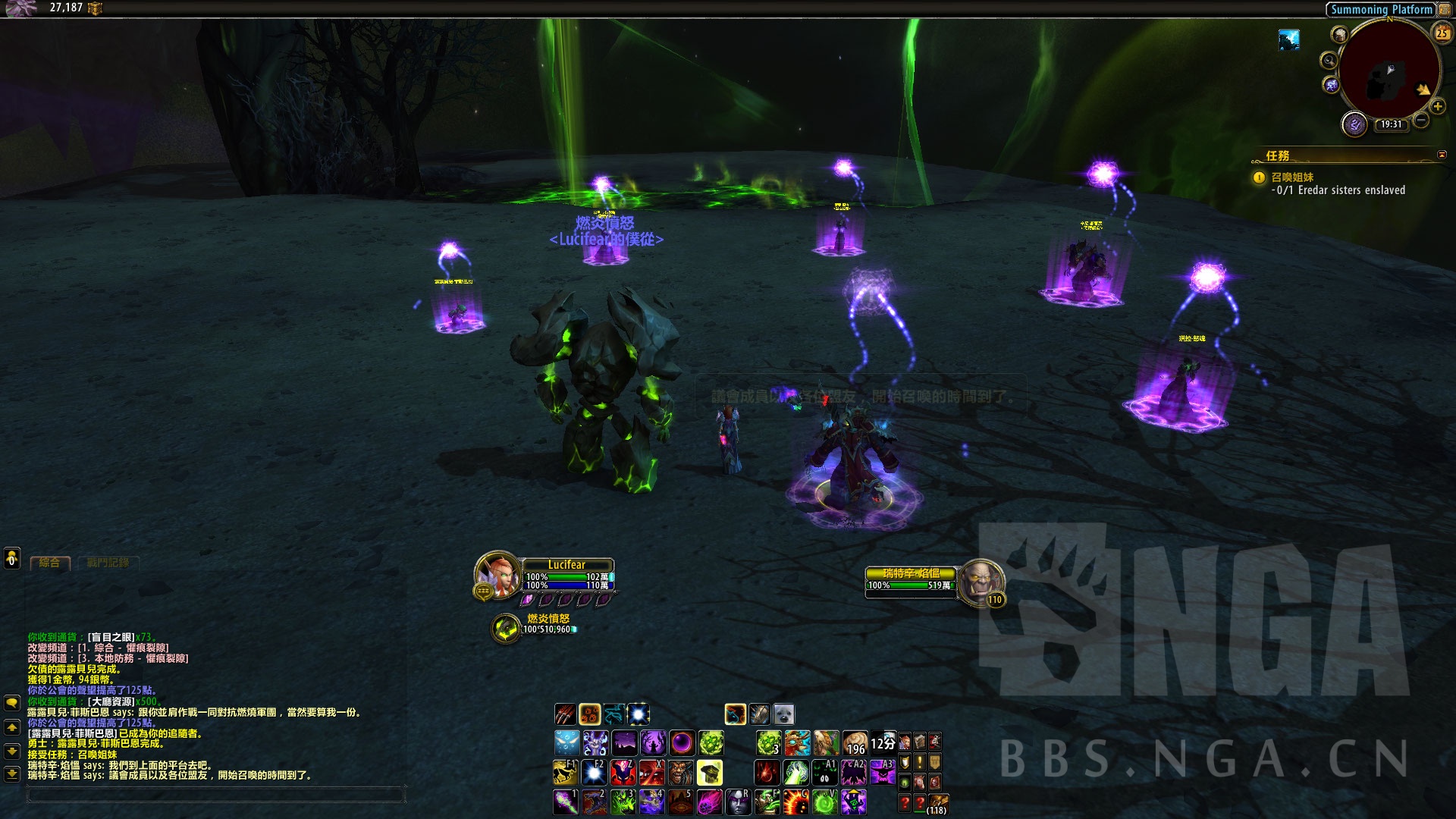Select the 召喚姐妹 quest in tracker
The width and height of the screenshot is (1456, 819).
(1292, 177)
